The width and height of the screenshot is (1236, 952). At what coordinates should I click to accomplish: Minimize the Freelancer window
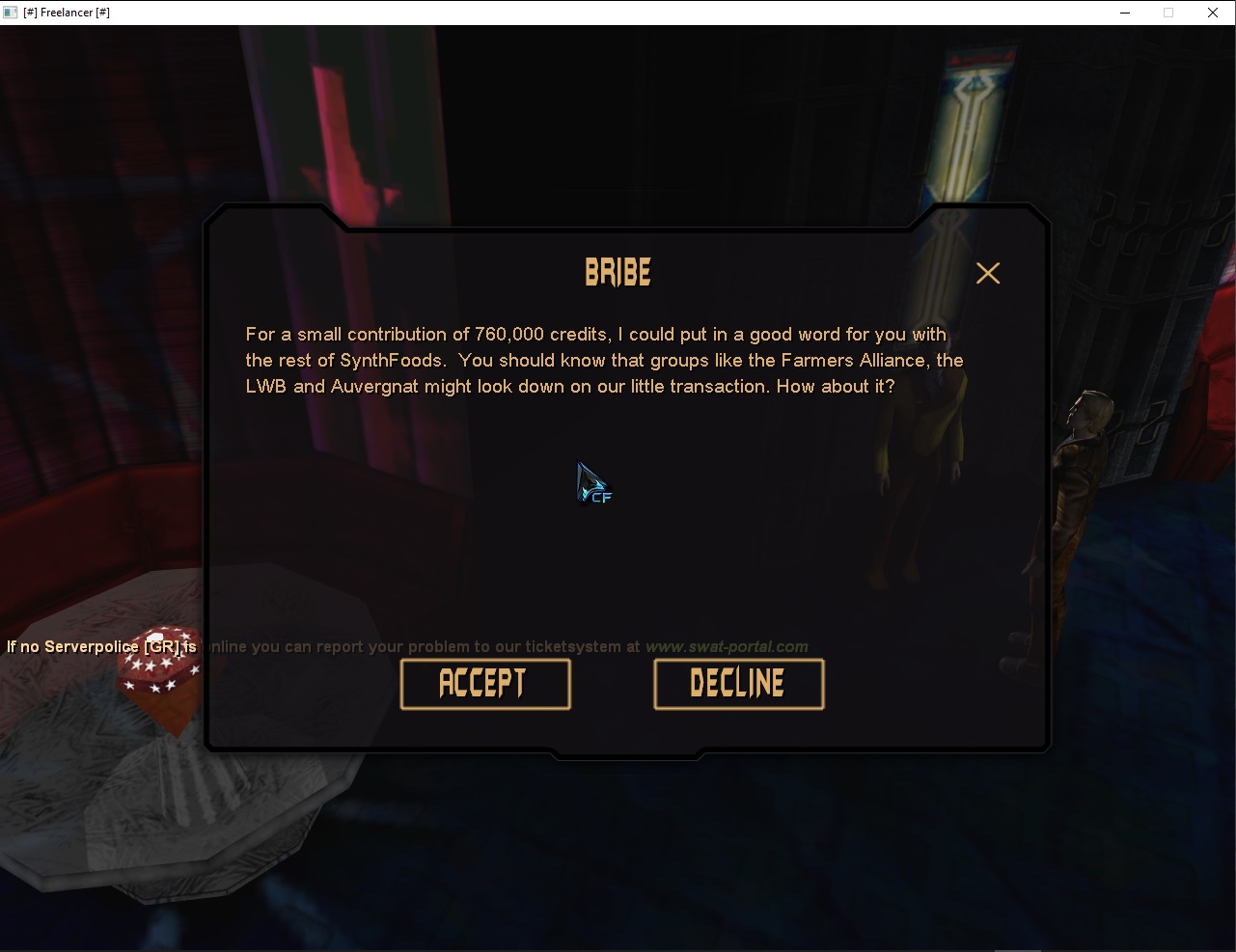[x=1124, y=13]
